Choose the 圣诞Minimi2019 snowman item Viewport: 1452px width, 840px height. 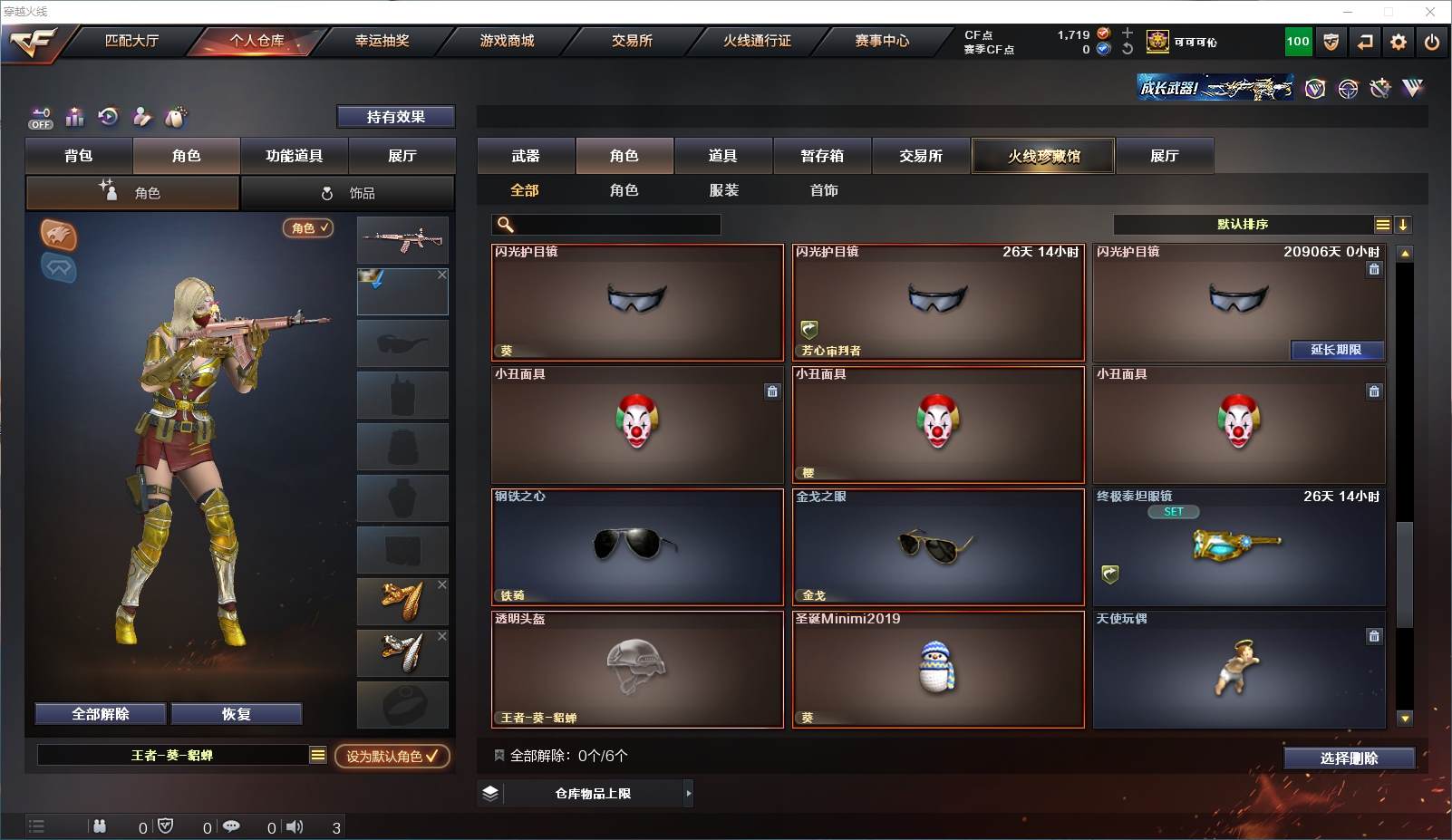click(937, 670)
